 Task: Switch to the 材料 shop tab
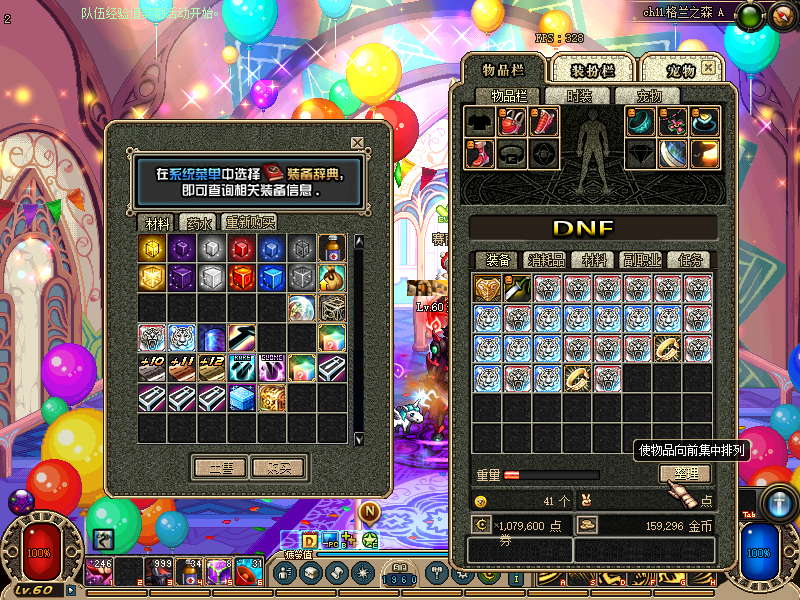(x=157, y=222)
